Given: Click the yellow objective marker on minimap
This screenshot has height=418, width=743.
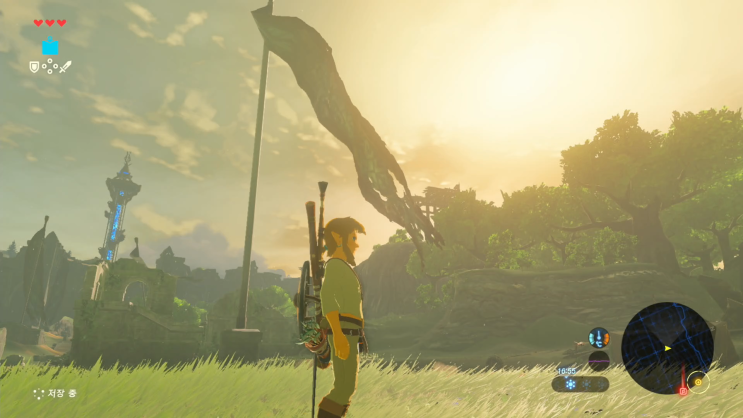Looking at the screenshot, I should [x=697, y=381].
